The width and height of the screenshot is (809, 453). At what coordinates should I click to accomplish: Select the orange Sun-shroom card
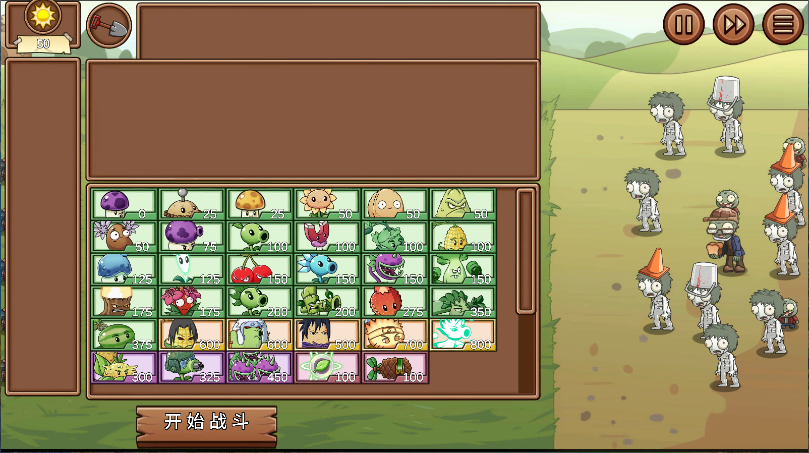(x=259, y=204)
